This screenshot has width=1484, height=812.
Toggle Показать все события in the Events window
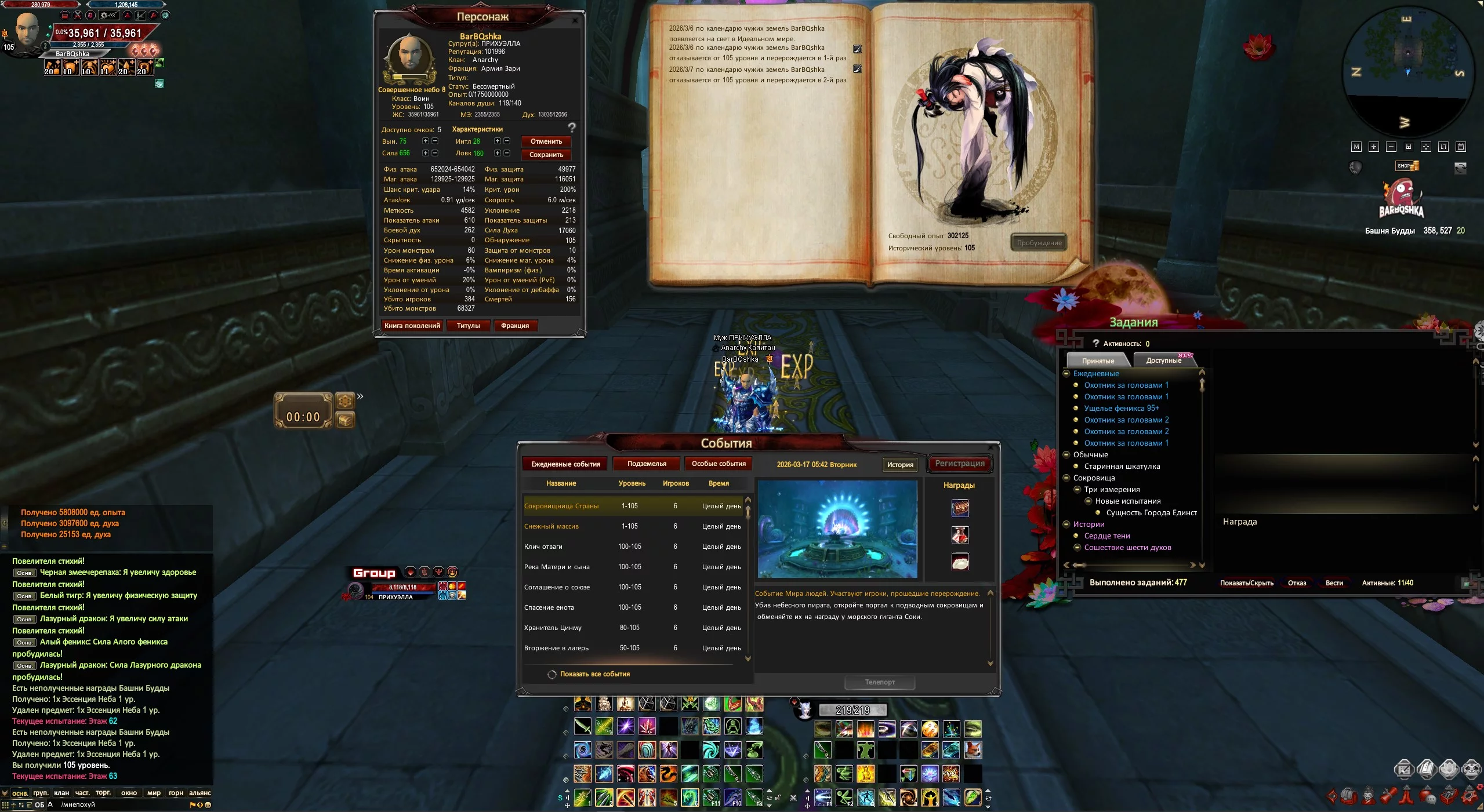click(x=552, y=674)
